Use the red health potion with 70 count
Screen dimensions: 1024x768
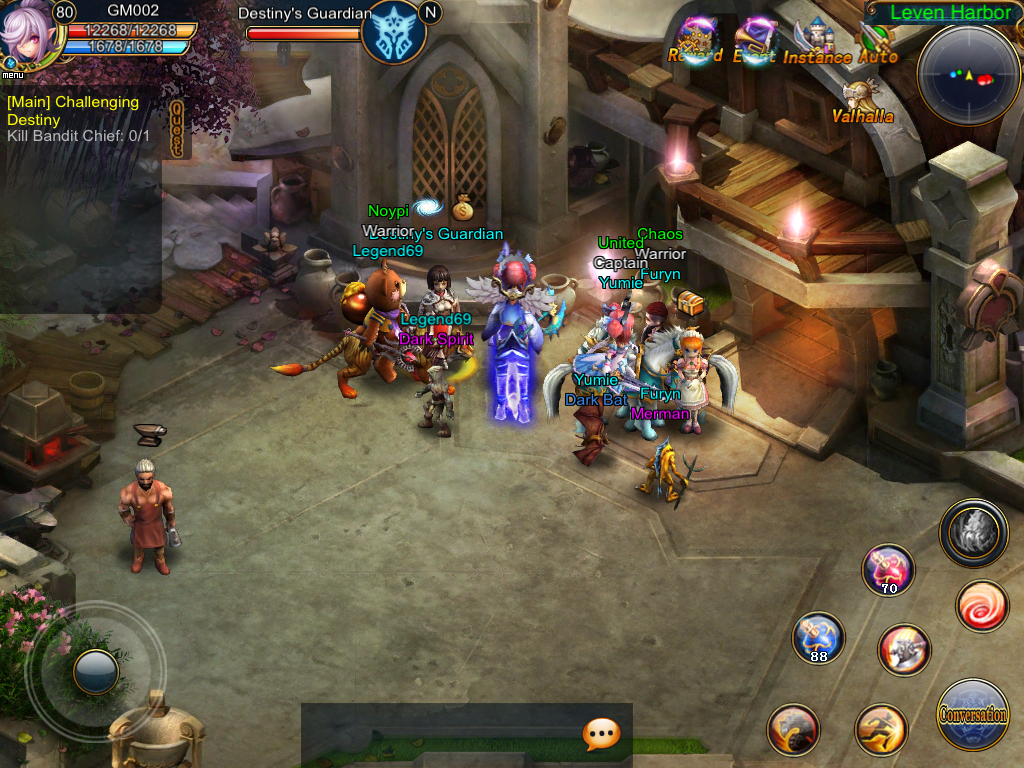(889, 569)
